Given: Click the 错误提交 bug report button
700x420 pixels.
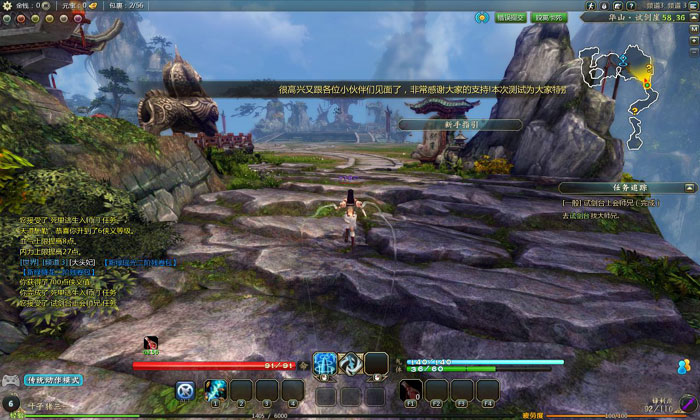Looking at the screenshot, I should point(509,17).
